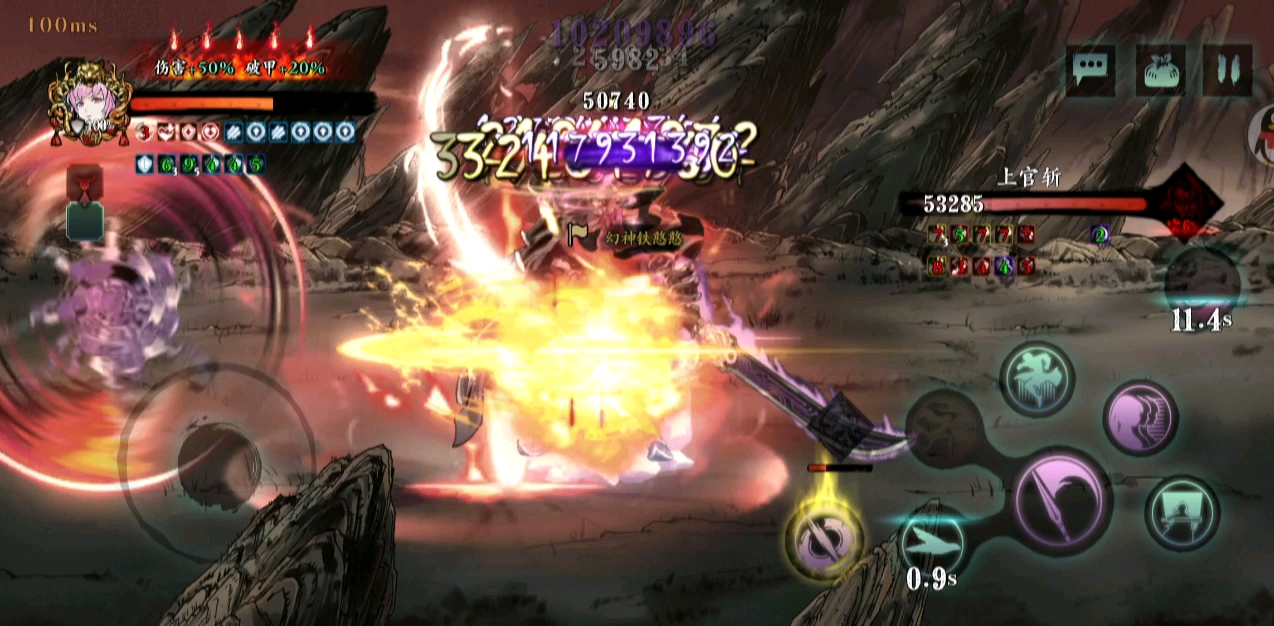Image resolution: width=1274 pixels, height=626 pixels.
Task: Activate the purple face silhouettes skill
Action: point(1140,417)
